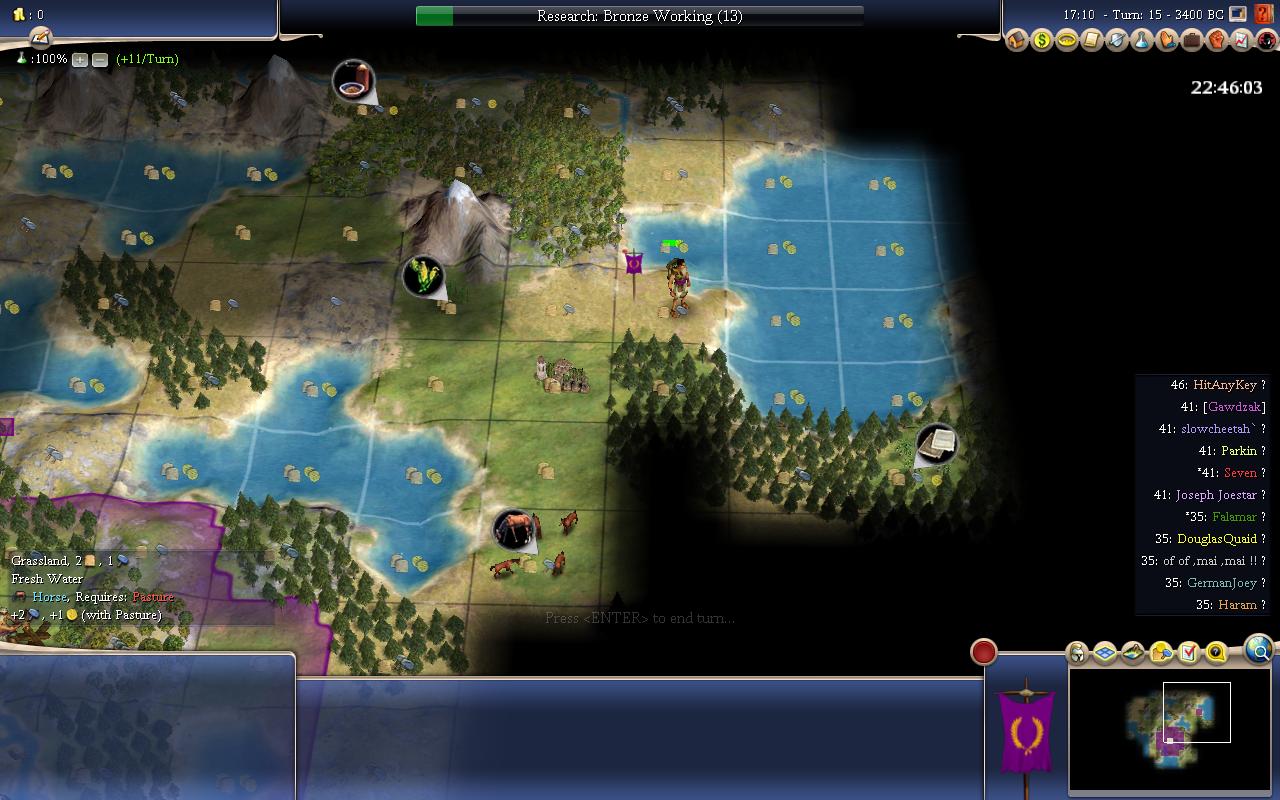Open the victory conditions graph icon
This screenshot has width=1280, height=800.
pos(1241,41)
